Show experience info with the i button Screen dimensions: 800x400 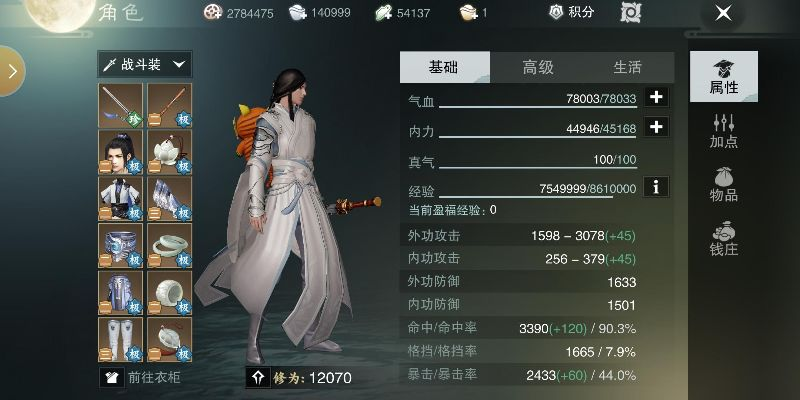click(x=656, y=186)
